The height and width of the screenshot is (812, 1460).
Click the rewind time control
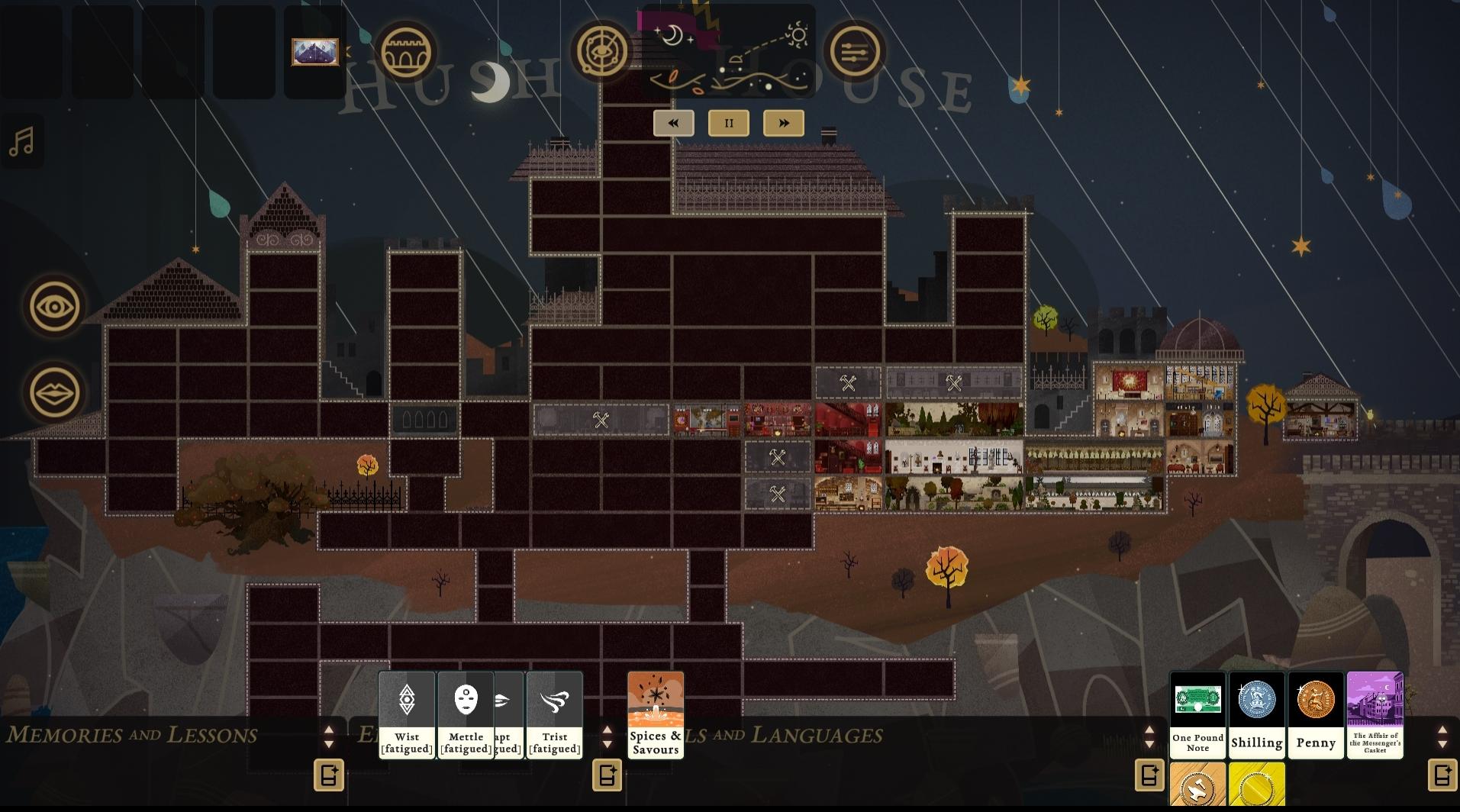673,122
